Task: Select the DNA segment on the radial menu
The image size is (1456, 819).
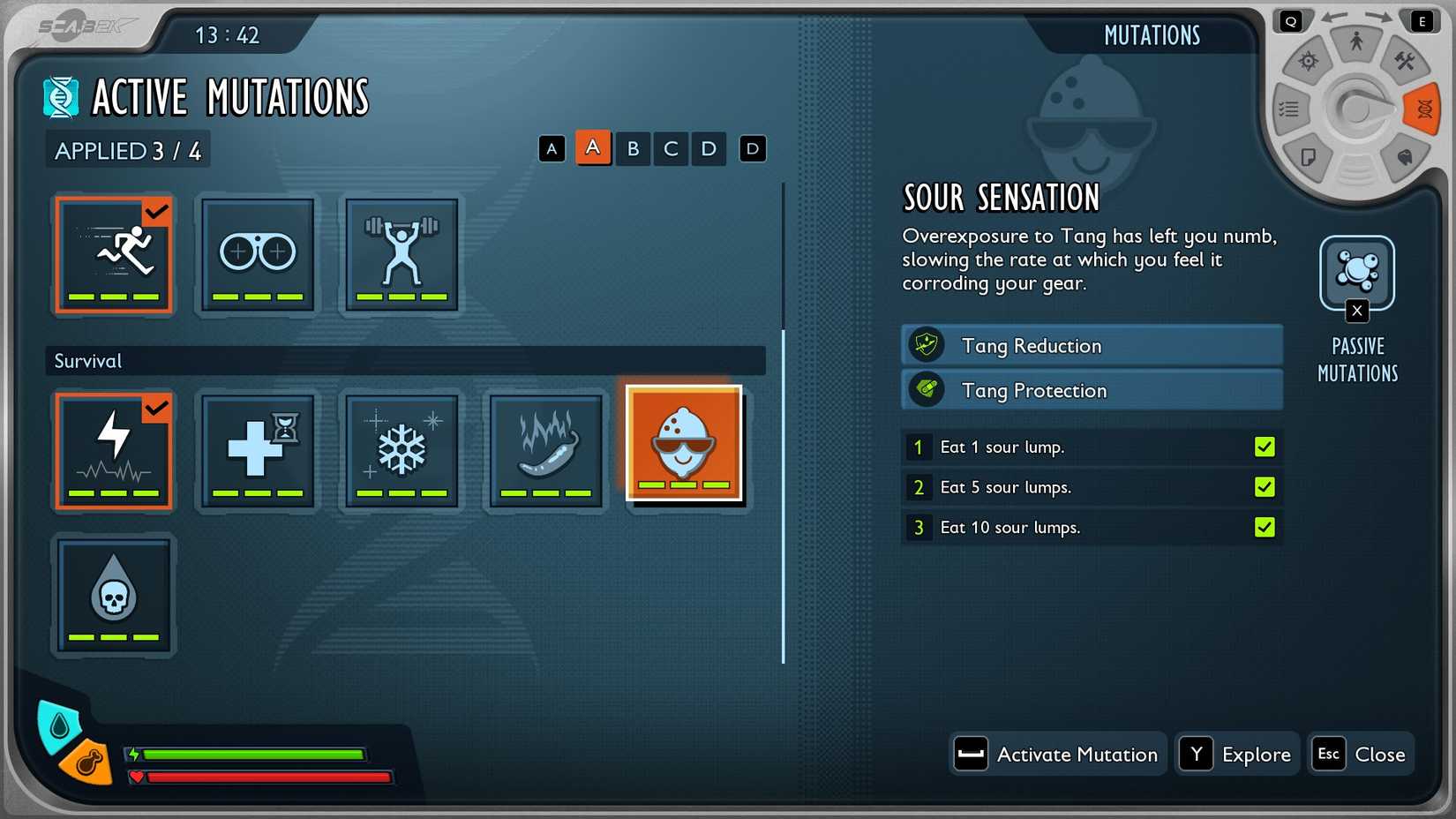Action: click(1422, 109)
